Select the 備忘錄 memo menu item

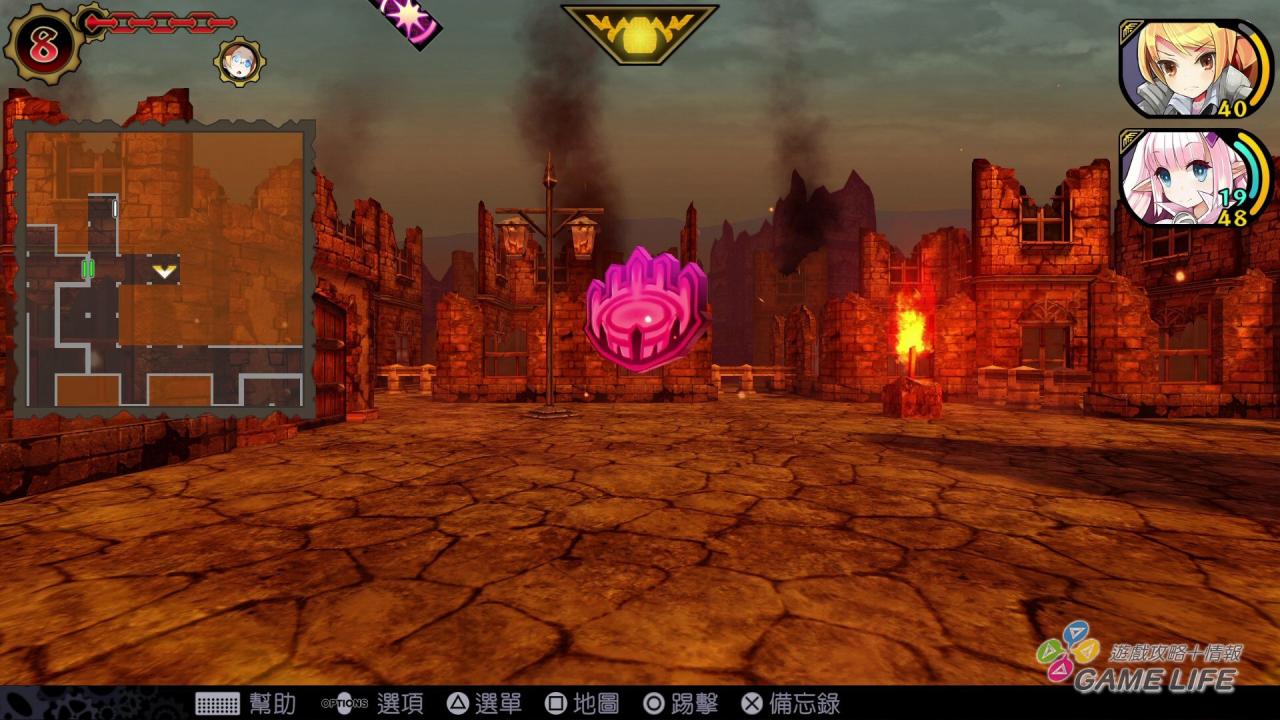(805, 703)
